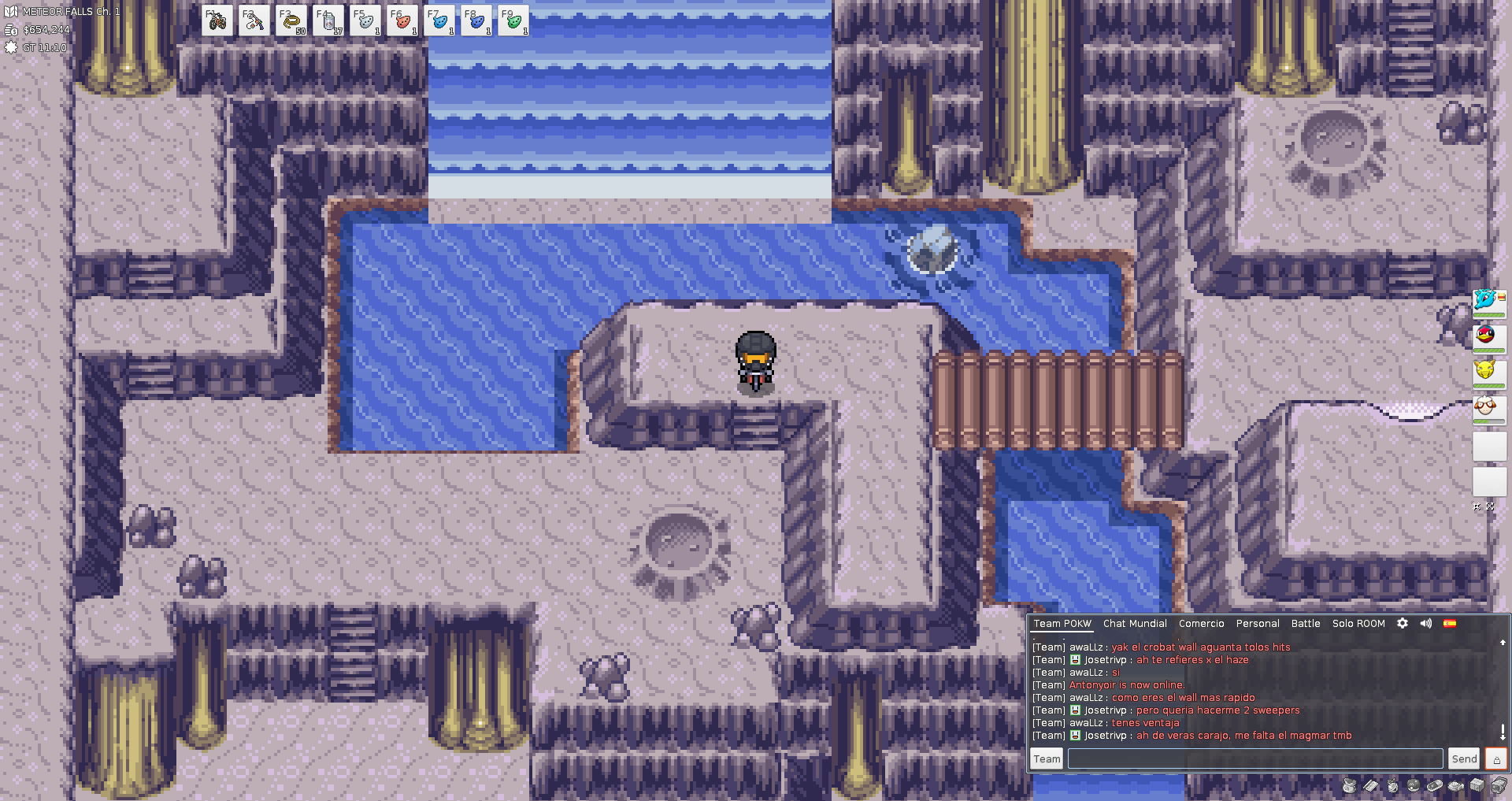
Task: Select the fishing rod in the F2 slot
Action: 254,21
